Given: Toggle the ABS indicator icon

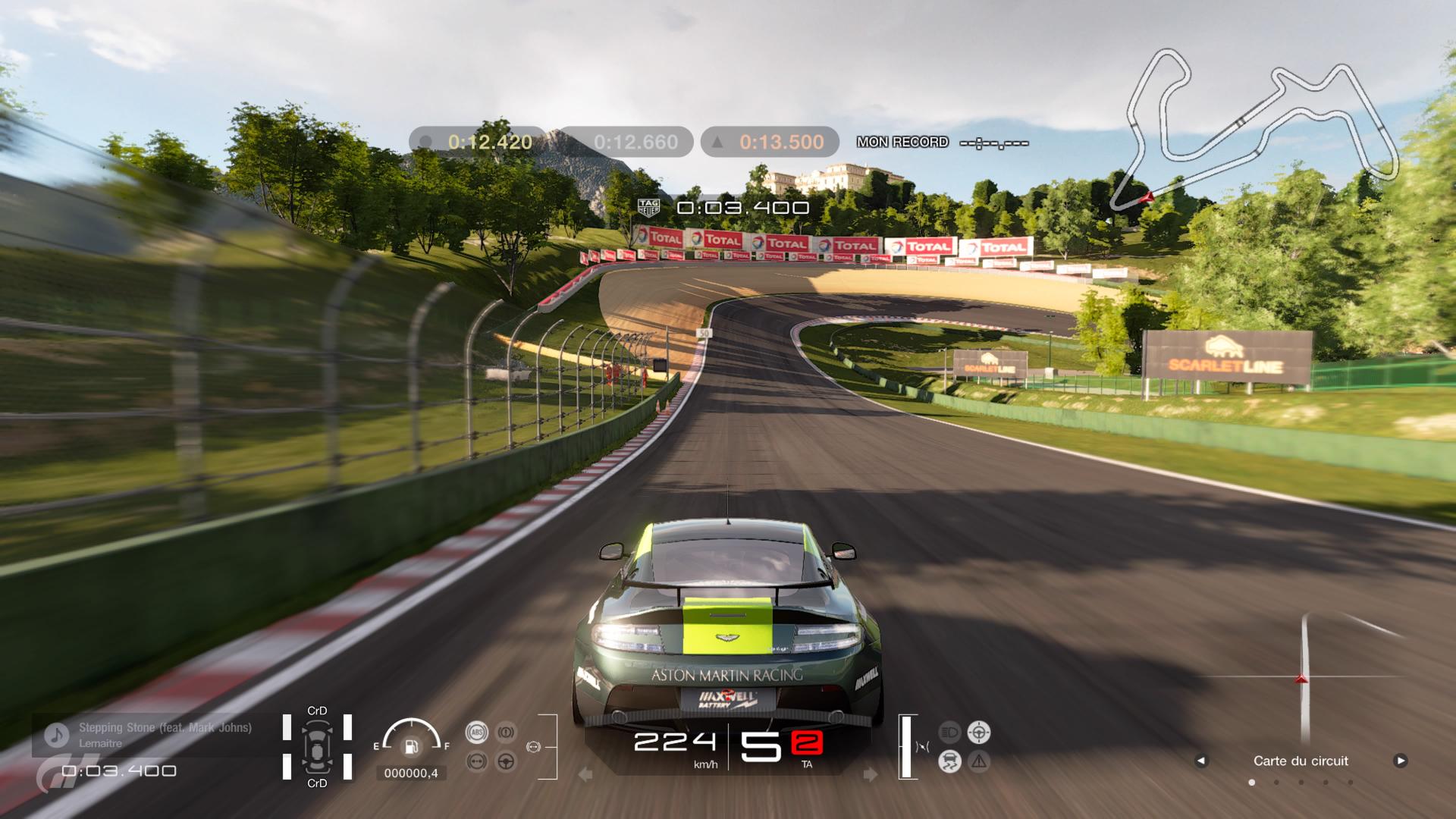Looking at the screenshot, I should pos(477,732).
